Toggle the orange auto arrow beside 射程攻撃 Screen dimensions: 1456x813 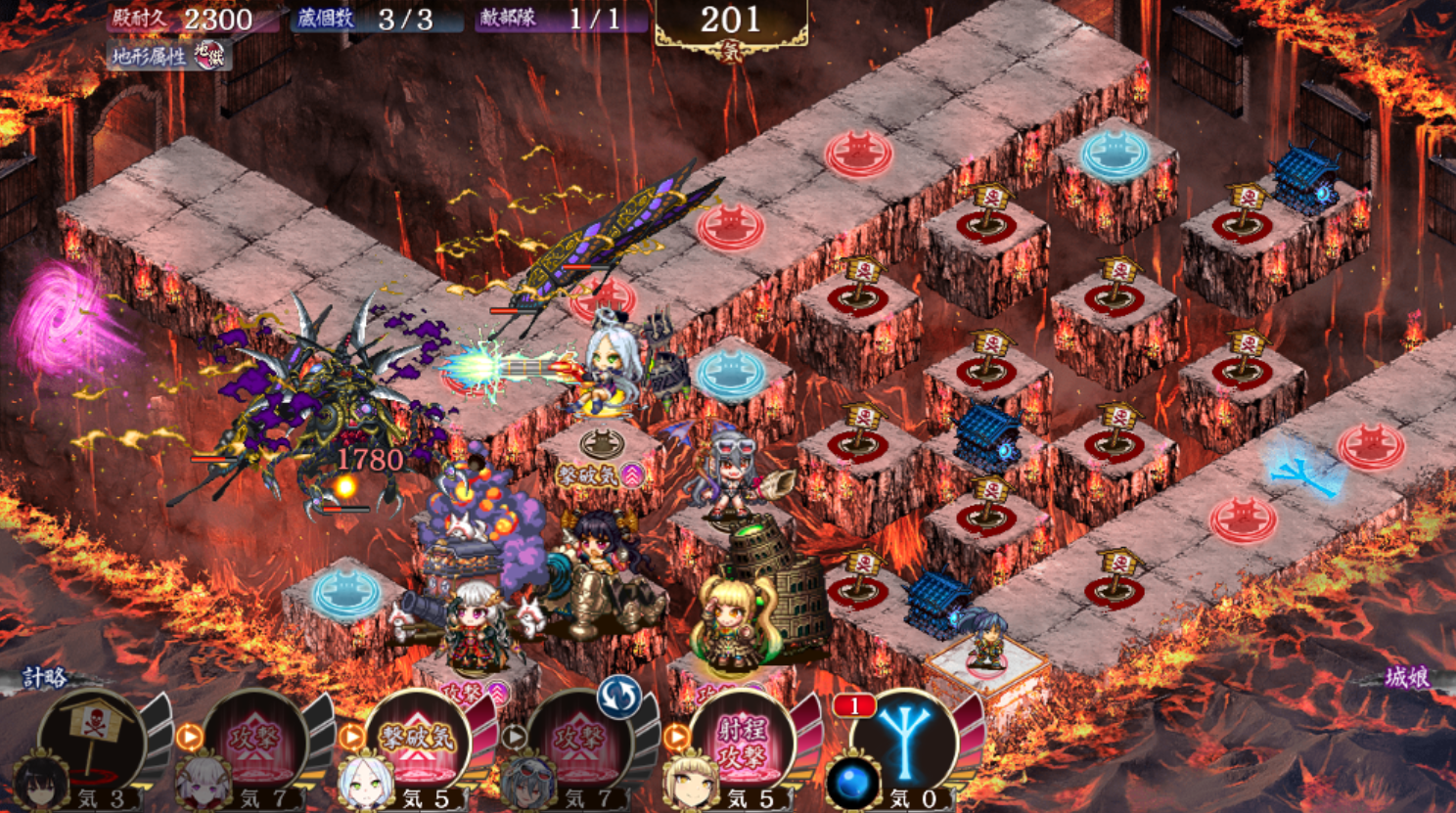[676, 737]
